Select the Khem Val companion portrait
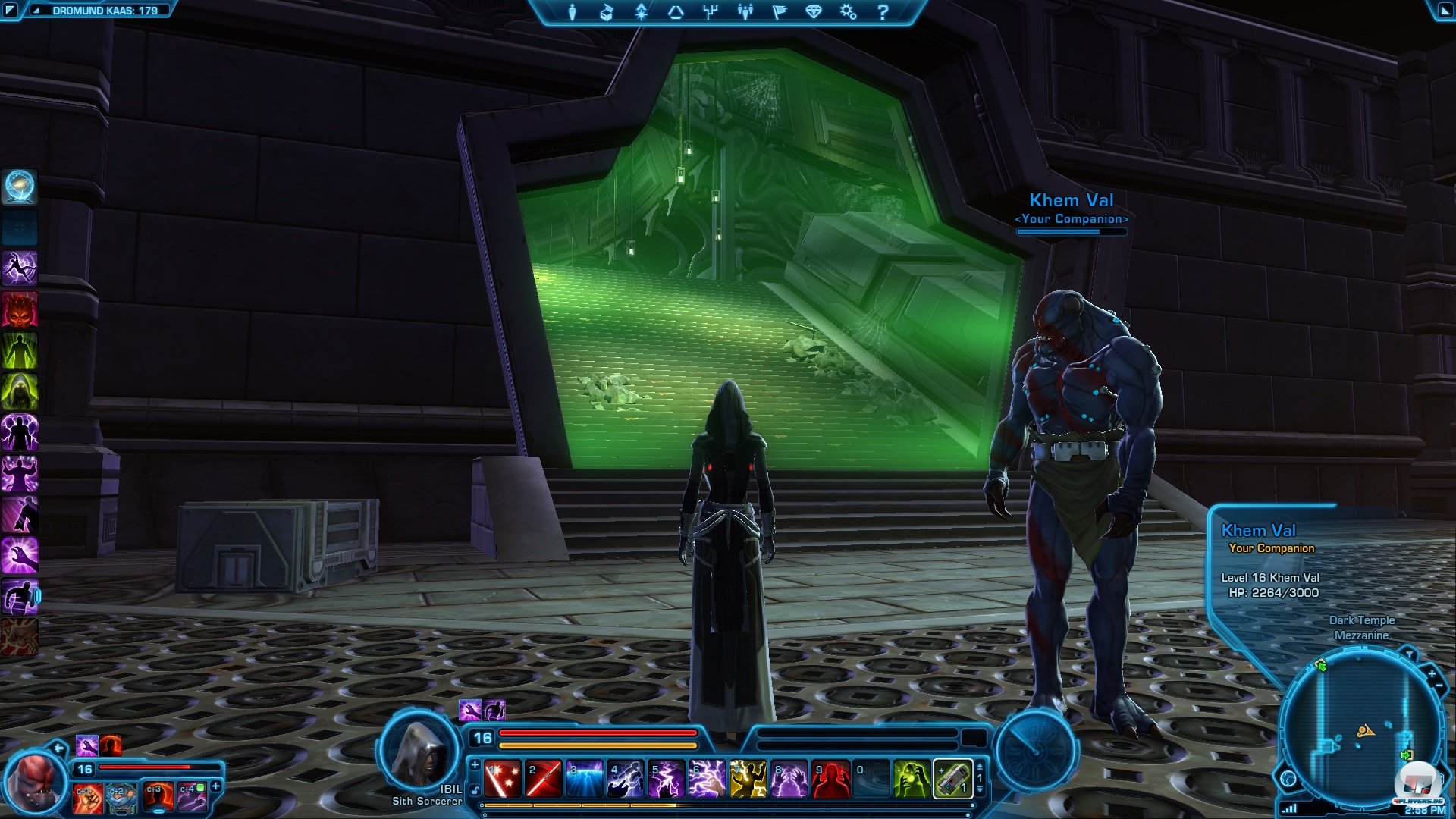The height and width of the screenshot is (819, 1456). (34, 783)
